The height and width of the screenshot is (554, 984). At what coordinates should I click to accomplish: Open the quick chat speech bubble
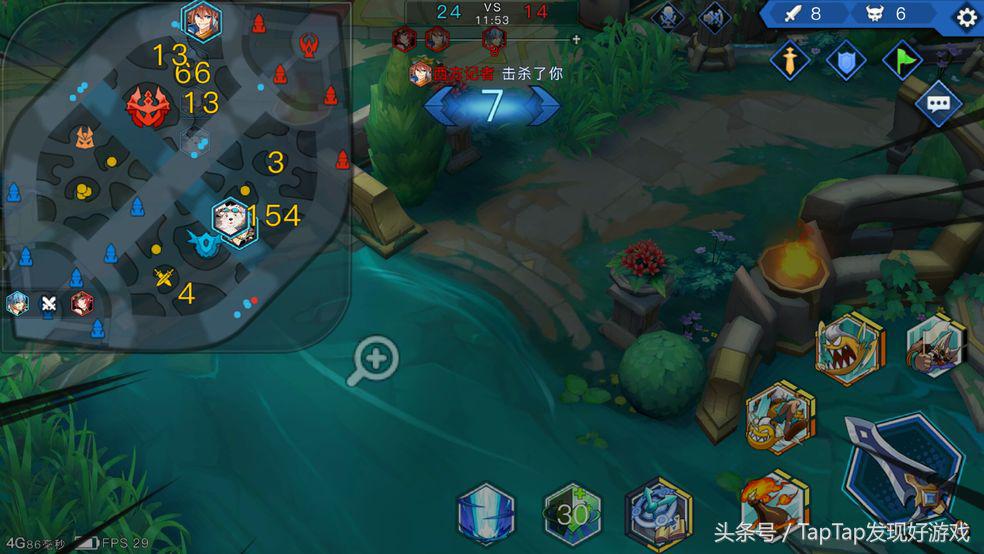point(937,103)
